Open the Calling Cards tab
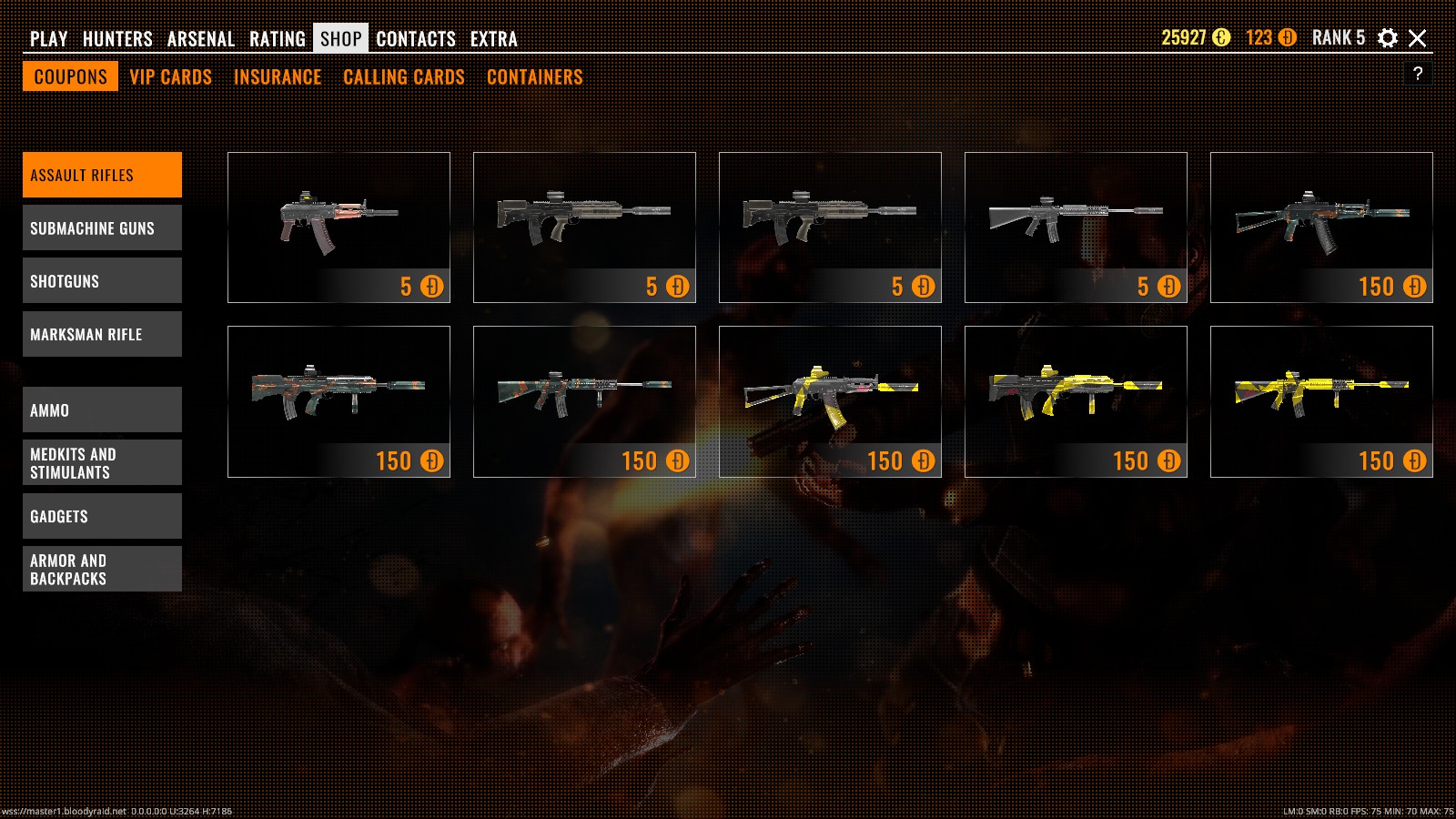This screenshot has width=1456, height=819. pyautogui.click(x=403, y=77)
